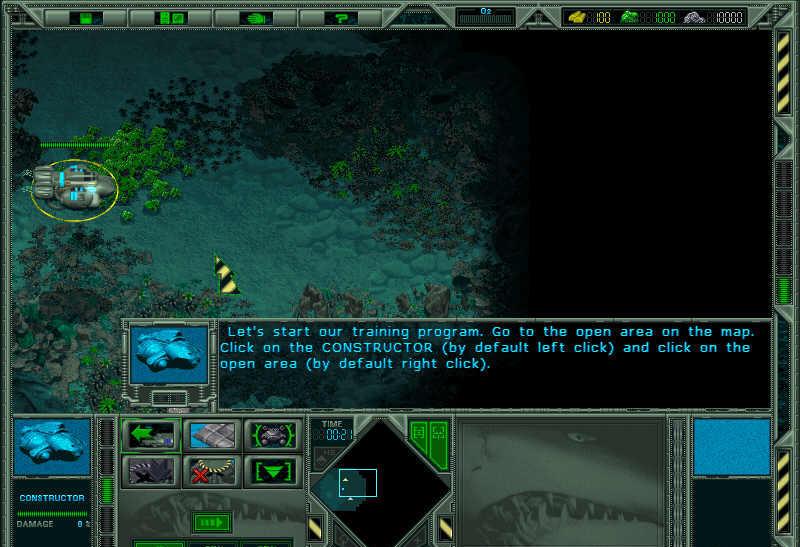Image resolution: width=800 pixels, height=547 pixels.
Task: Select the dark spiky structure command
Action: (151, 470)
